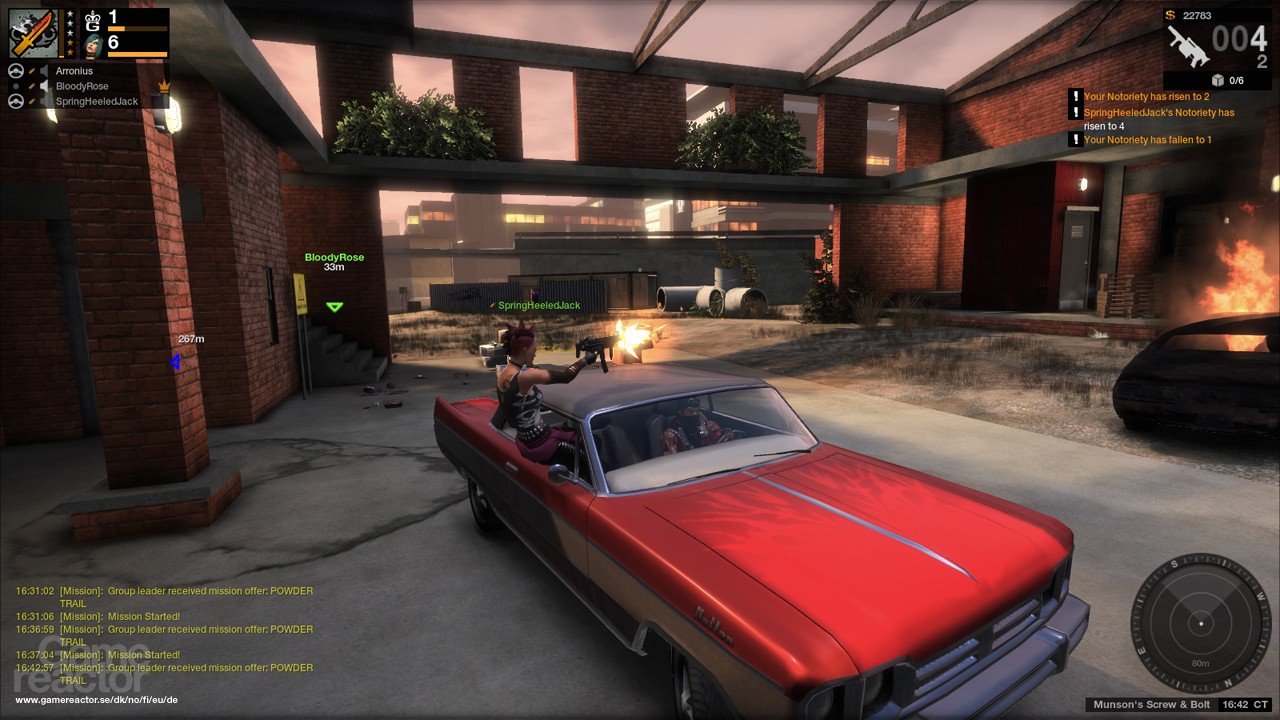Click the gold crown 'G' rank icon
This screenshot has width=1280, height=720.
click(92, 20)
